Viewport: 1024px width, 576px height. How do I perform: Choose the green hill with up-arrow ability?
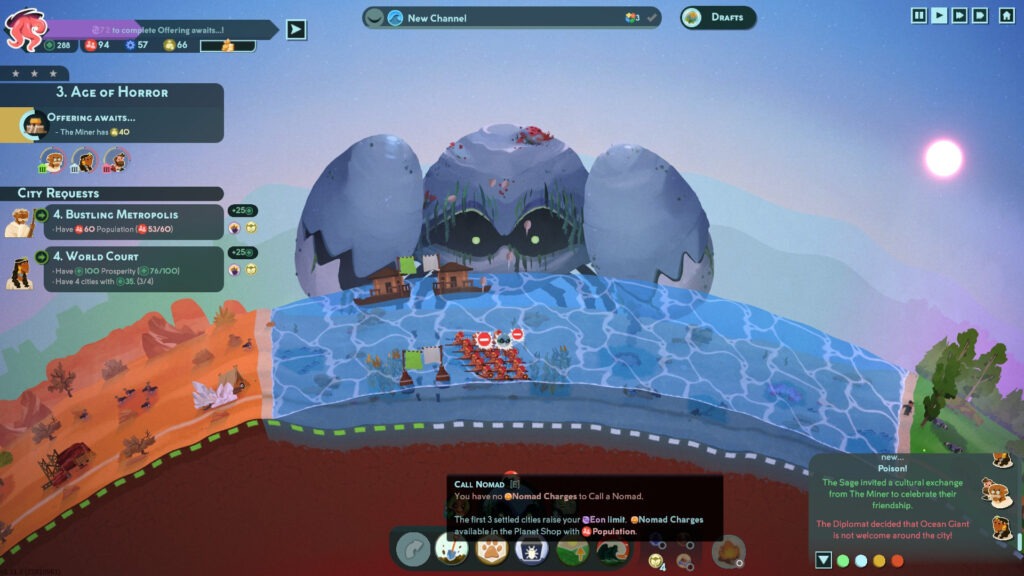[x=571, y=549]
